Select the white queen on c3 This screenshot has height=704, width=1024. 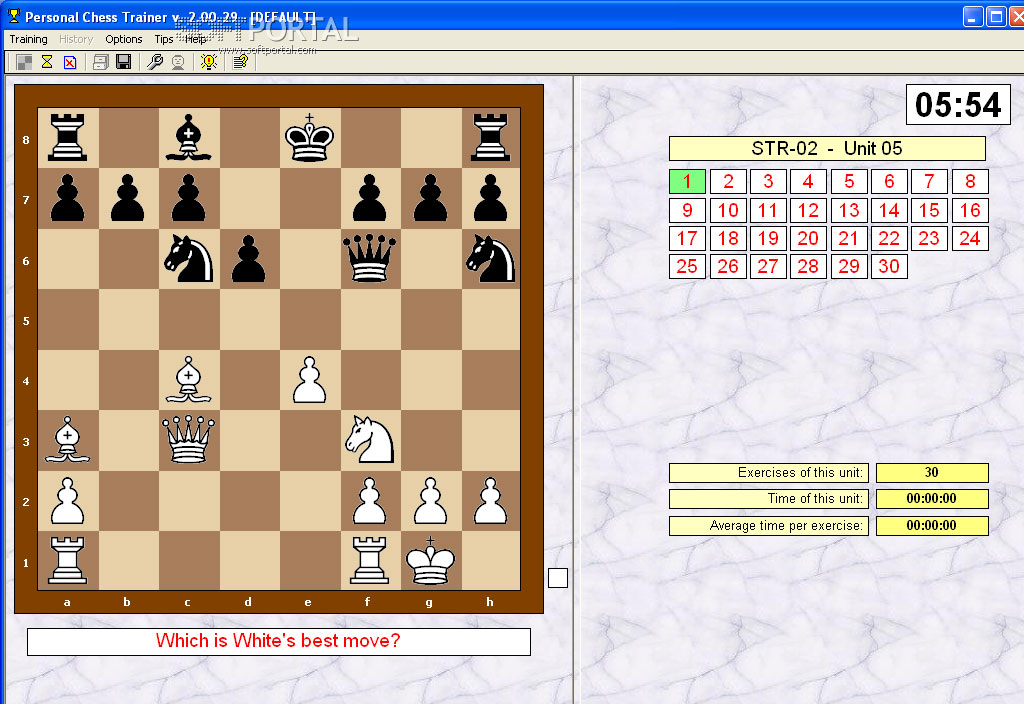189,440
